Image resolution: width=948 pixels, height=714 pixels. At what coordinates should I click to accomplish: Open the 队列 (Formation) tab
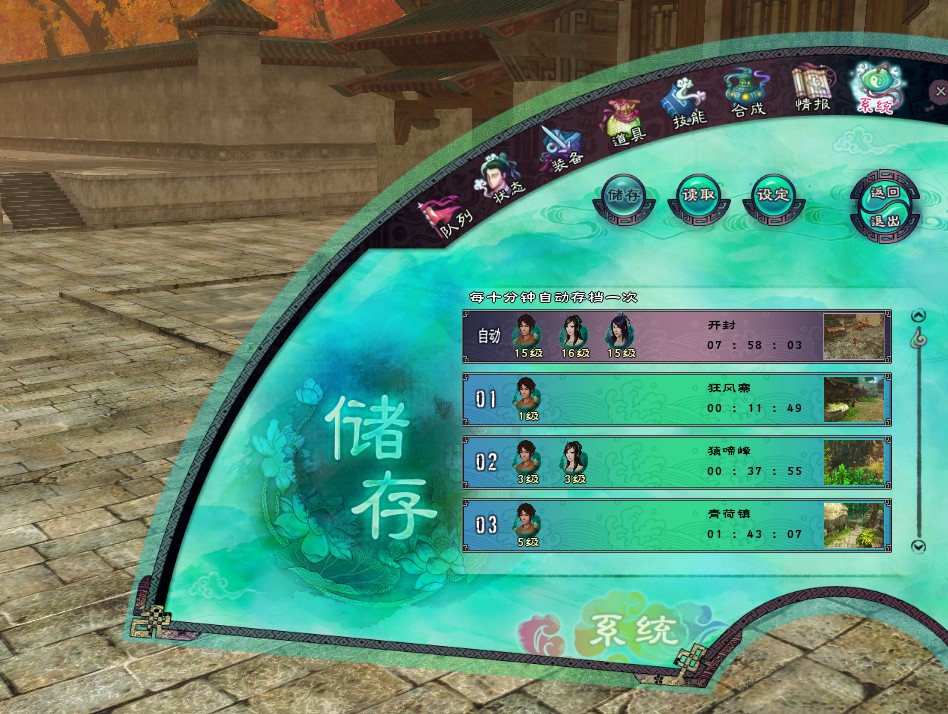[447, 213]
